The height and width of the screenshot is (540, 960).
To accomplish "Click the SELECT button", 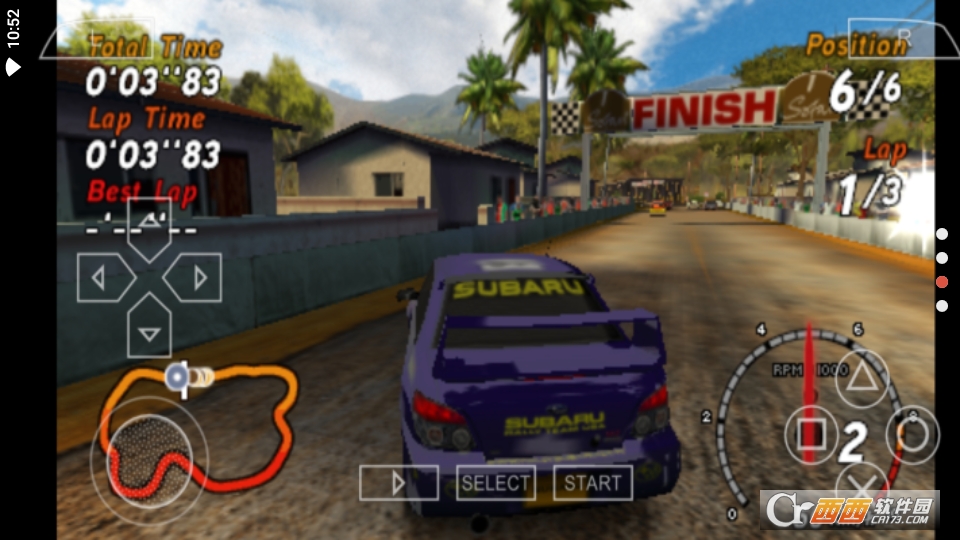I will click(x=495, y=483).
